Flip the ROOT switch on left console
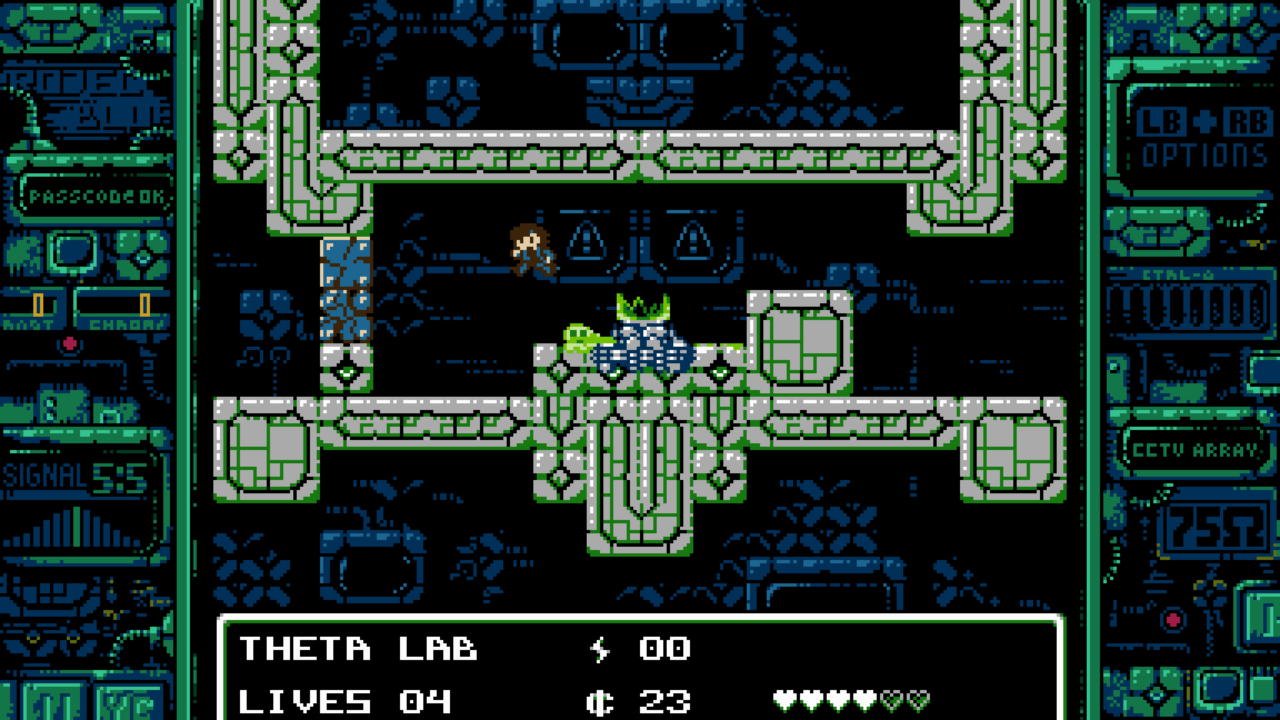 click(x=37, y=303)
